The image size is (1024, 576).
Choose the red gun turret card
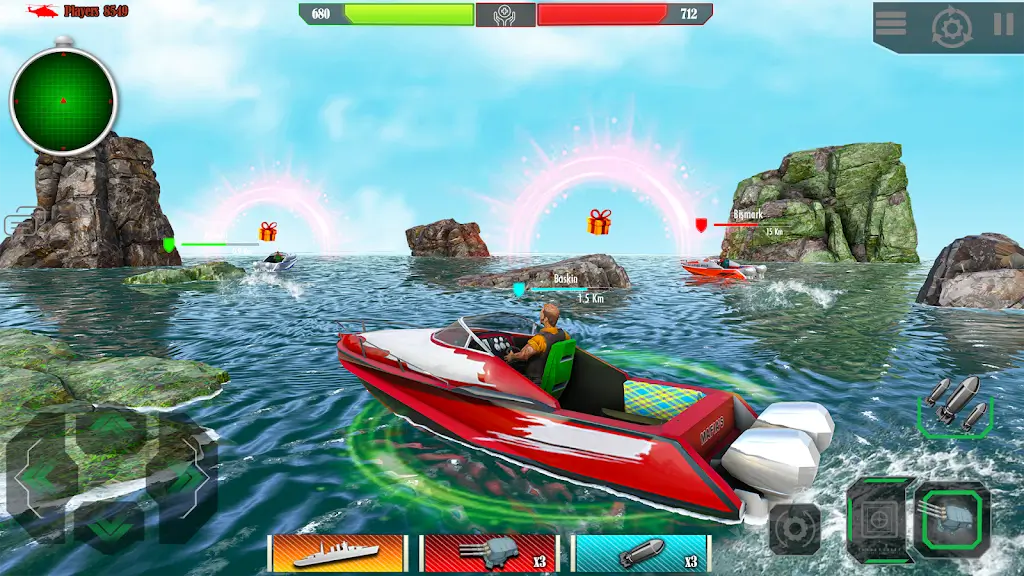[x=489, y=553]
